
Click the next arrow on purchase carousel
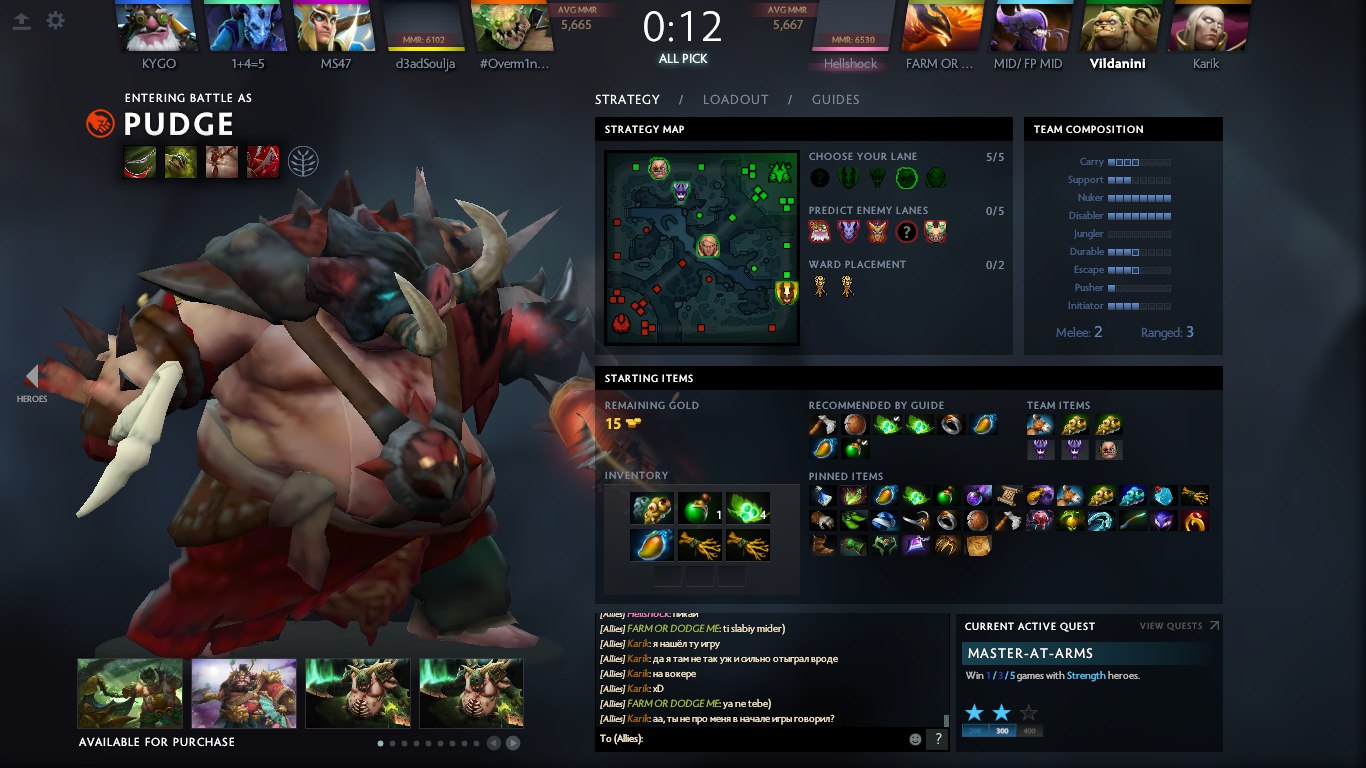(x=511, y=743)
